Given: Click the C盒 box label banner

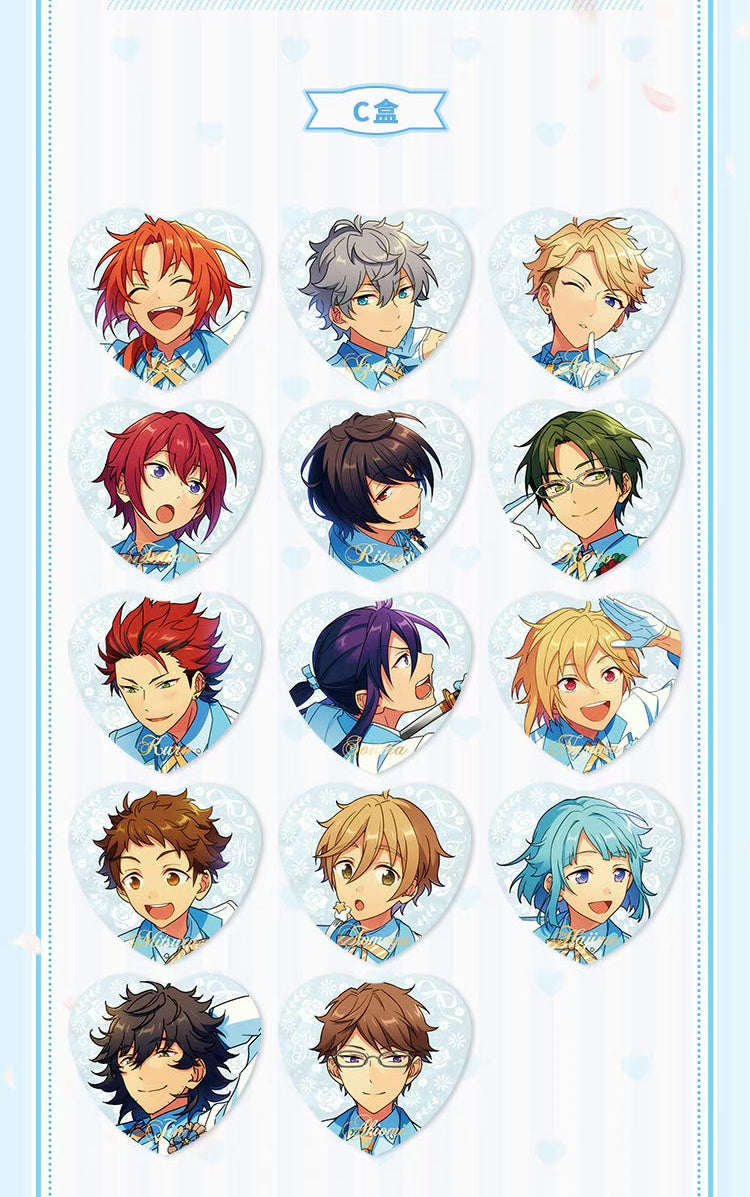Looking at the screenshot, I should [375, 111].
